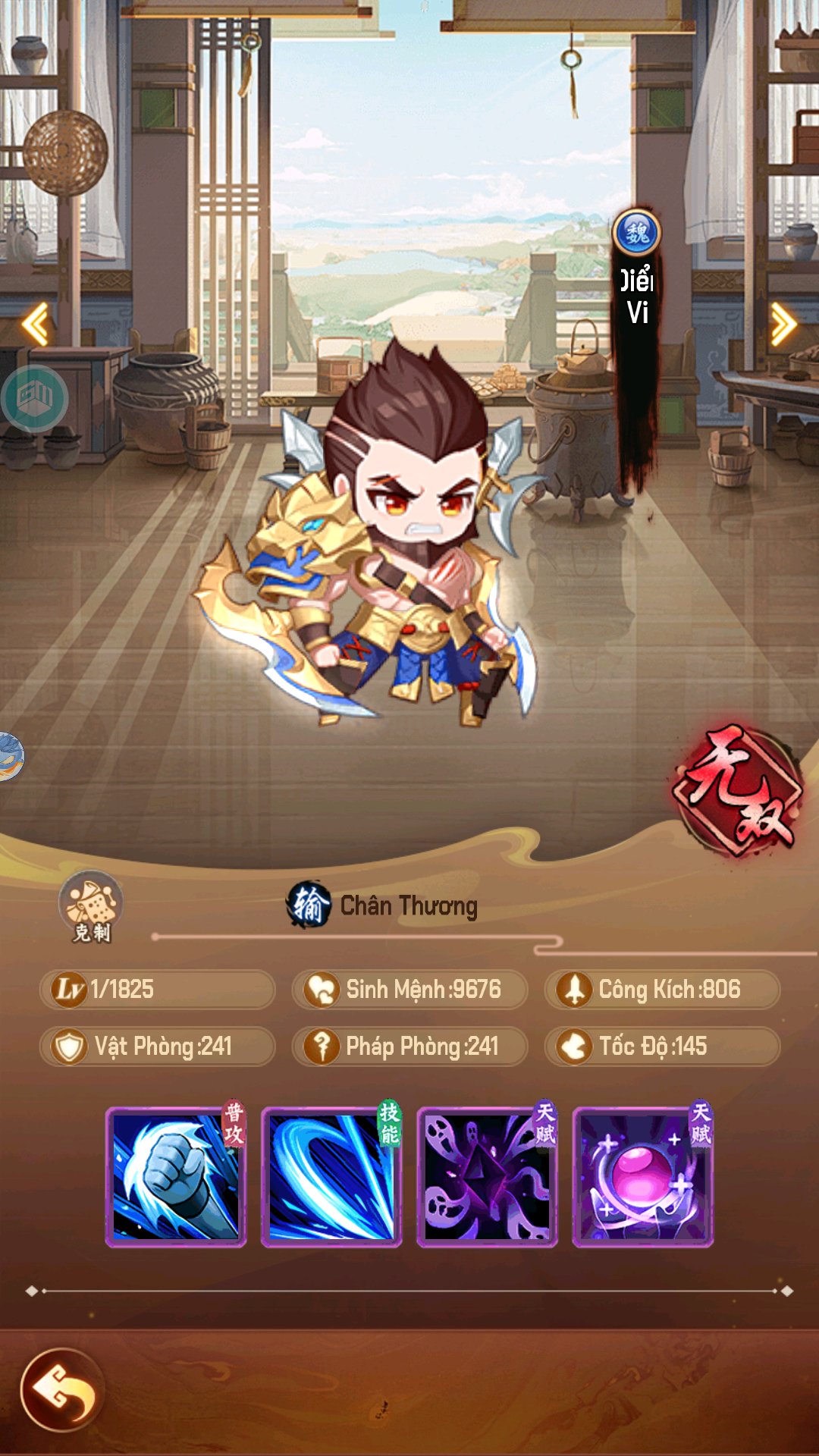Tap the red calligraphy seal badge
Viewport: 819px width, 1456px height.
click(737, 790)
